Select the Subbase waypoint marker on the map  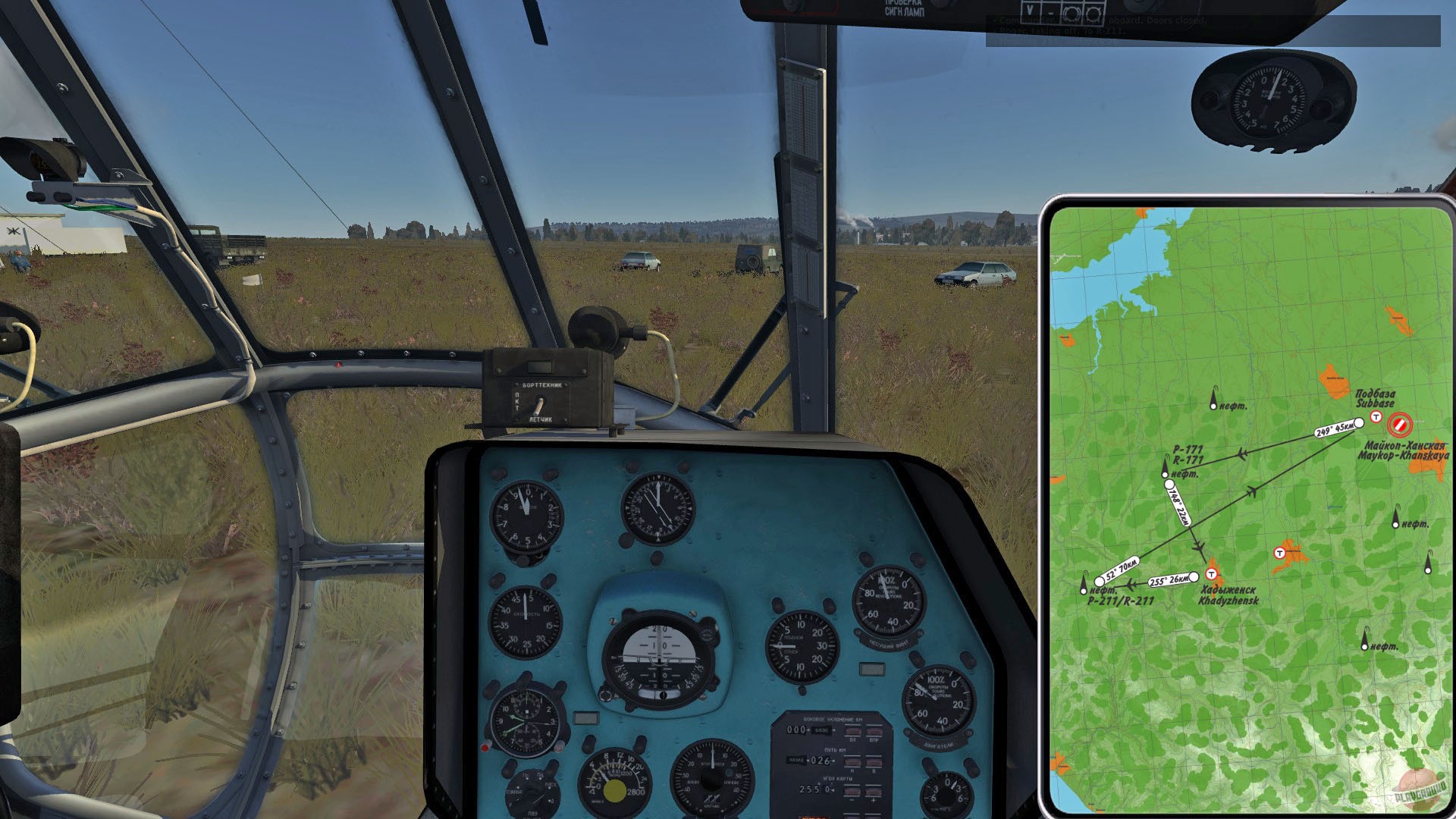point(1360,422)
